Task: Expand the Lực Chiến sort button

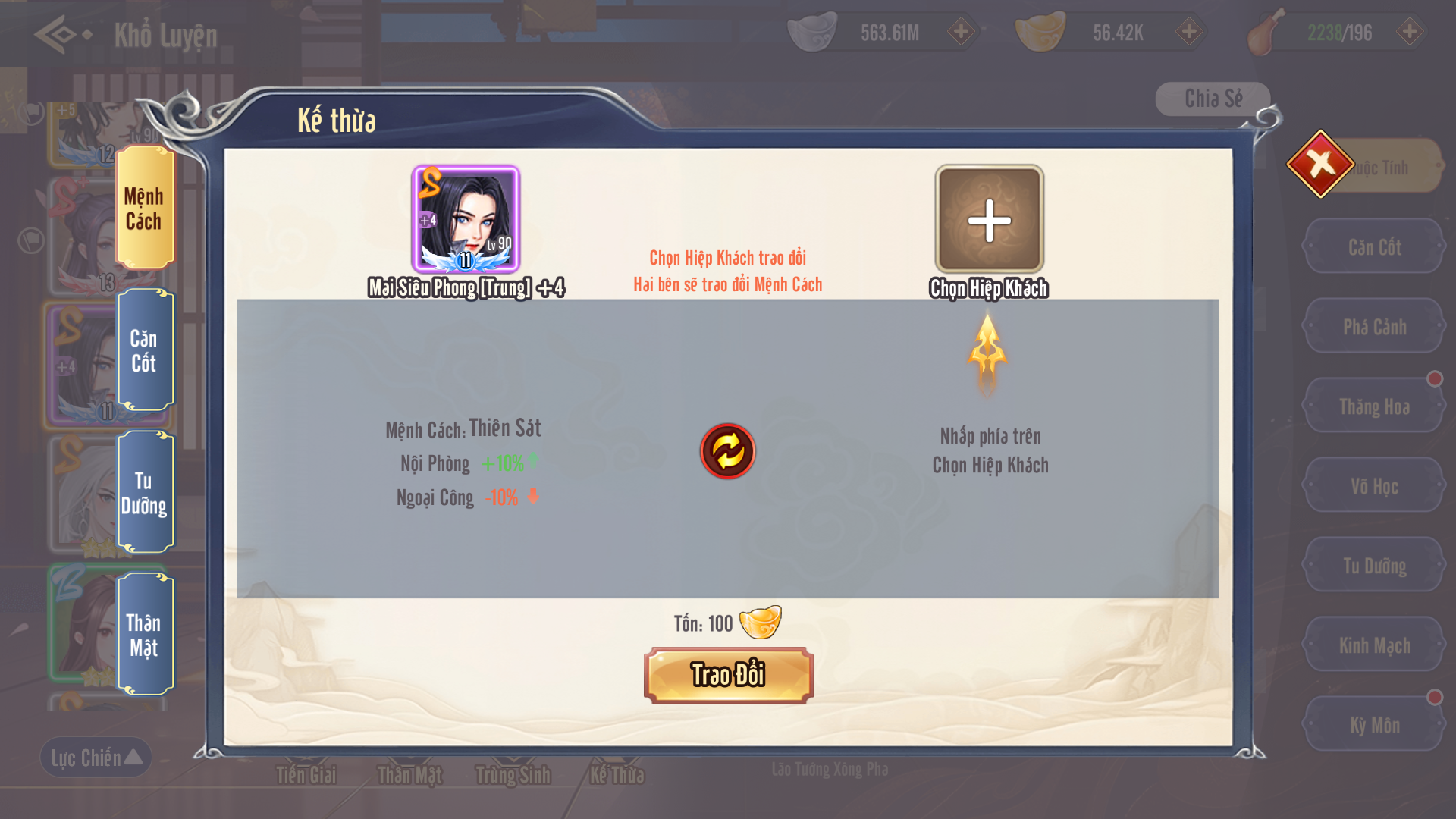Action: click(x=96, y=758)
